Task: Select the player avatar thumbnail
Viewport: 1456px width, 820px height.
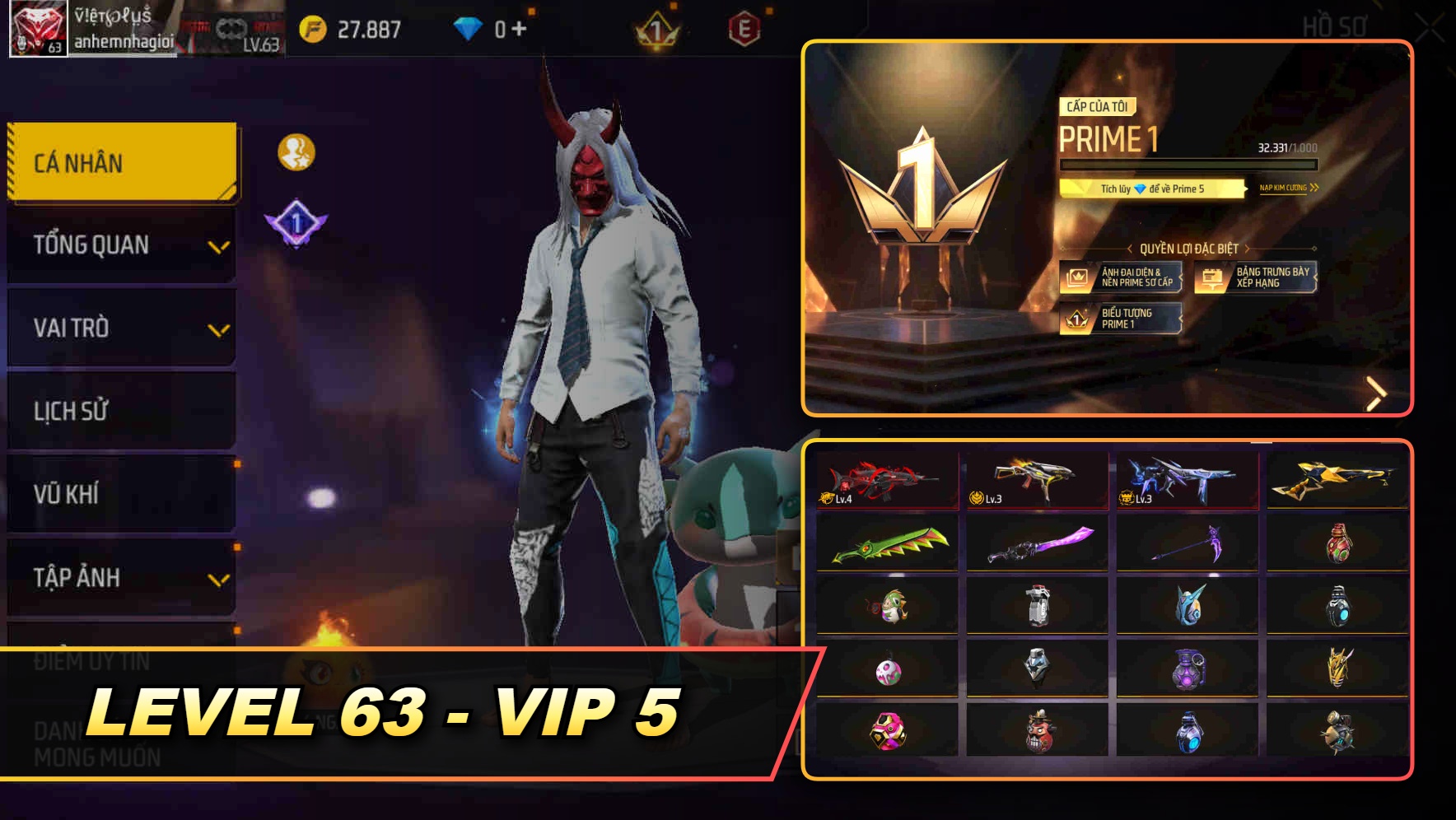Action: pos(36,29)
